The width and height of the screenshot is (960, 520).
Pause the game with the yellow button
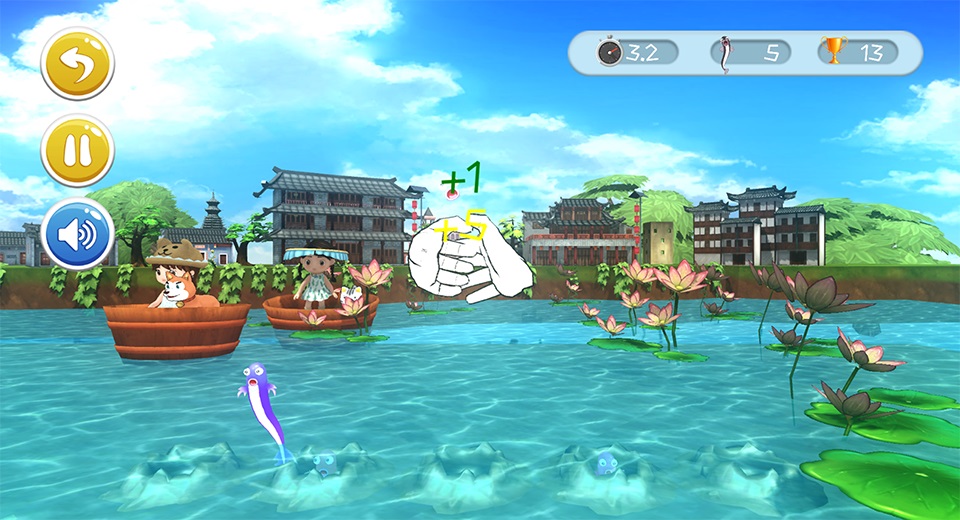click(x=77, y=150)
